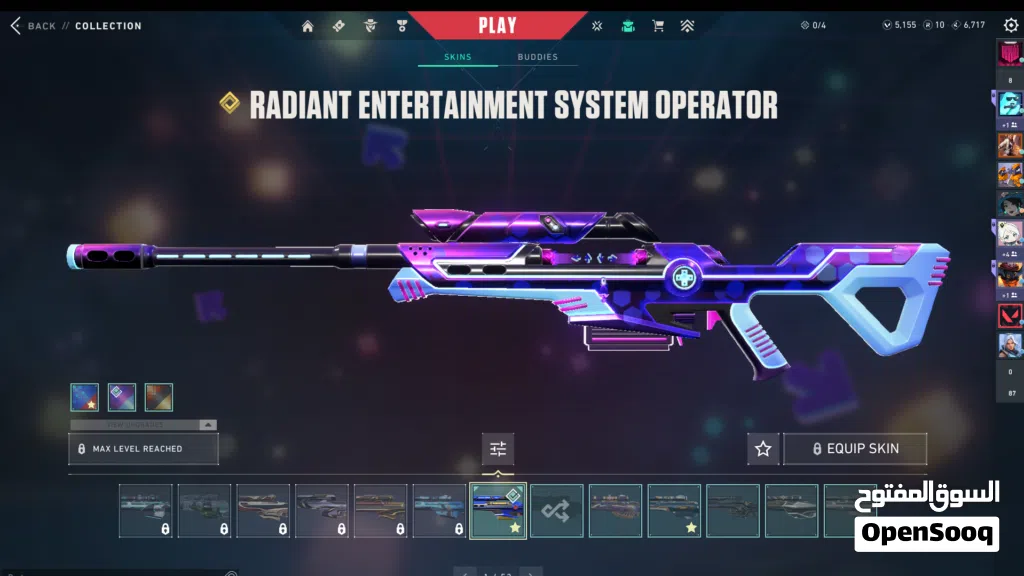Switch to the Buddies tab
Screen dimensions: 1024x576
coord(537,57)
